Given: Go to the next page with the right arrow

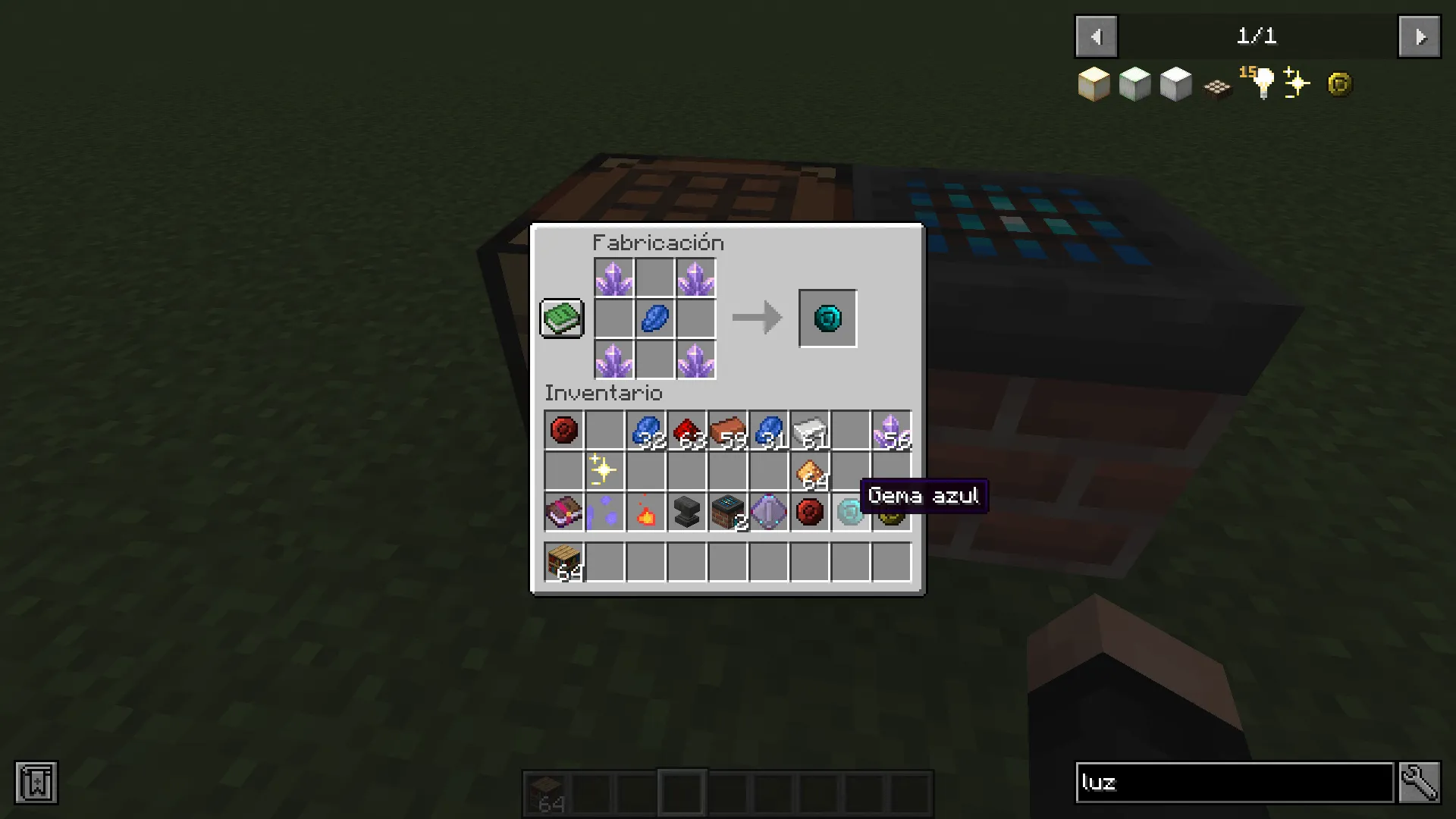Looking at the screenshot, I should 1419,36.
